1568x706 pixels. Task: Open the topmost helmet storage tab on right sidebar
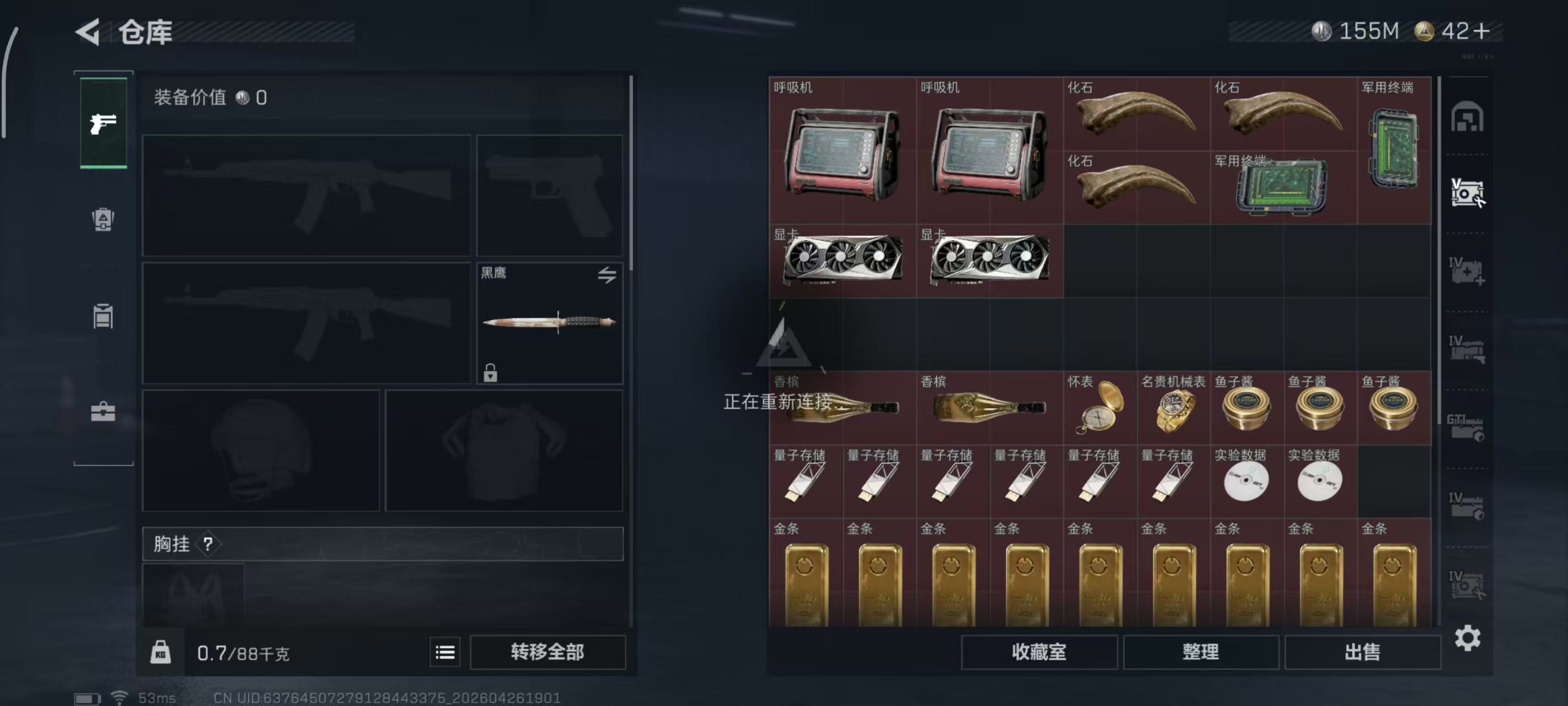(x=1469, y=117)
